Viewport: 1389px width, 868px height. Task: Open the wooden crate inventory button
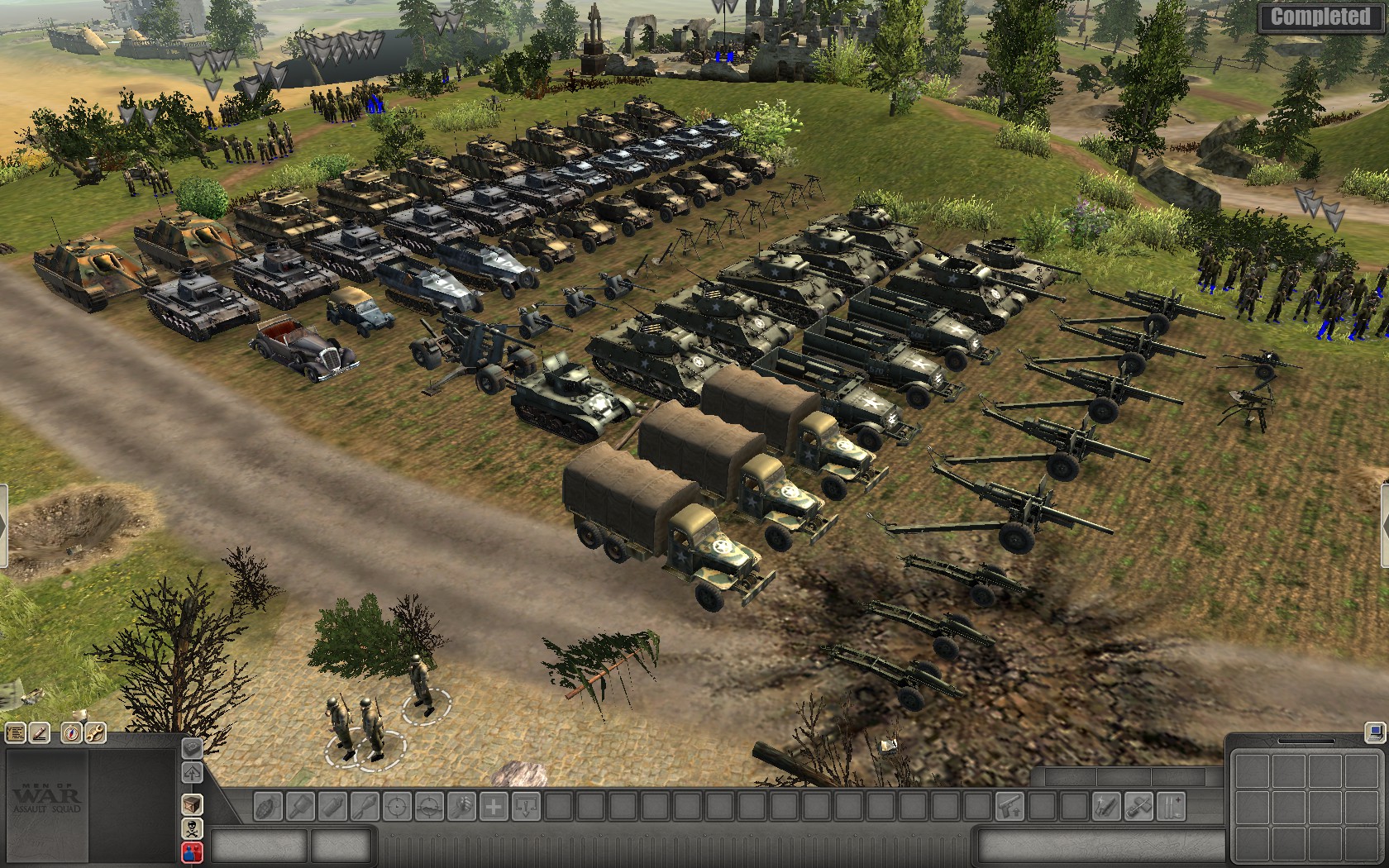point(192,804)
